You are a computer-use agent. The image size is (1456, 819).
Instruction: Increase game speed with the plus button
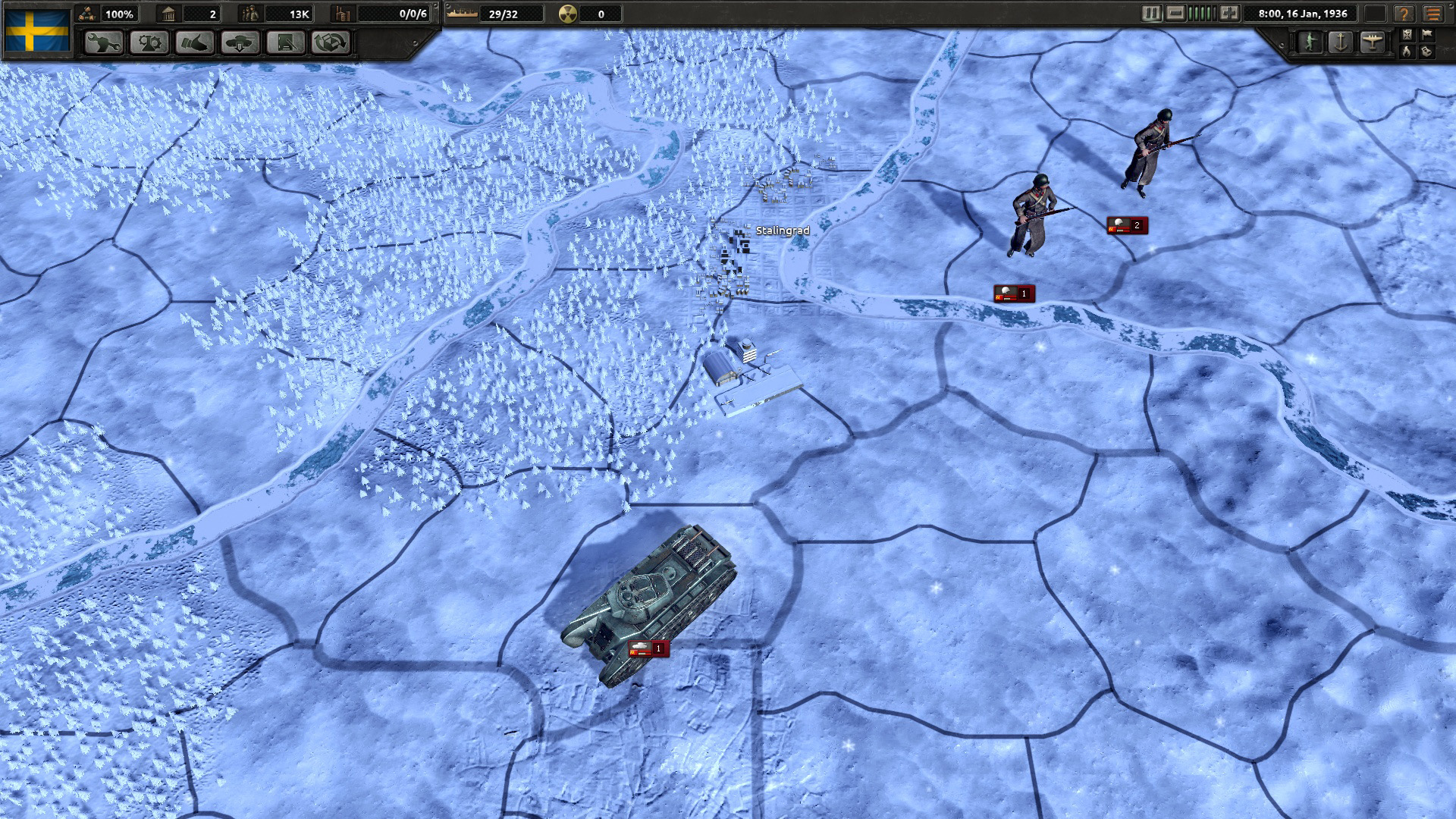(1229, 14)
